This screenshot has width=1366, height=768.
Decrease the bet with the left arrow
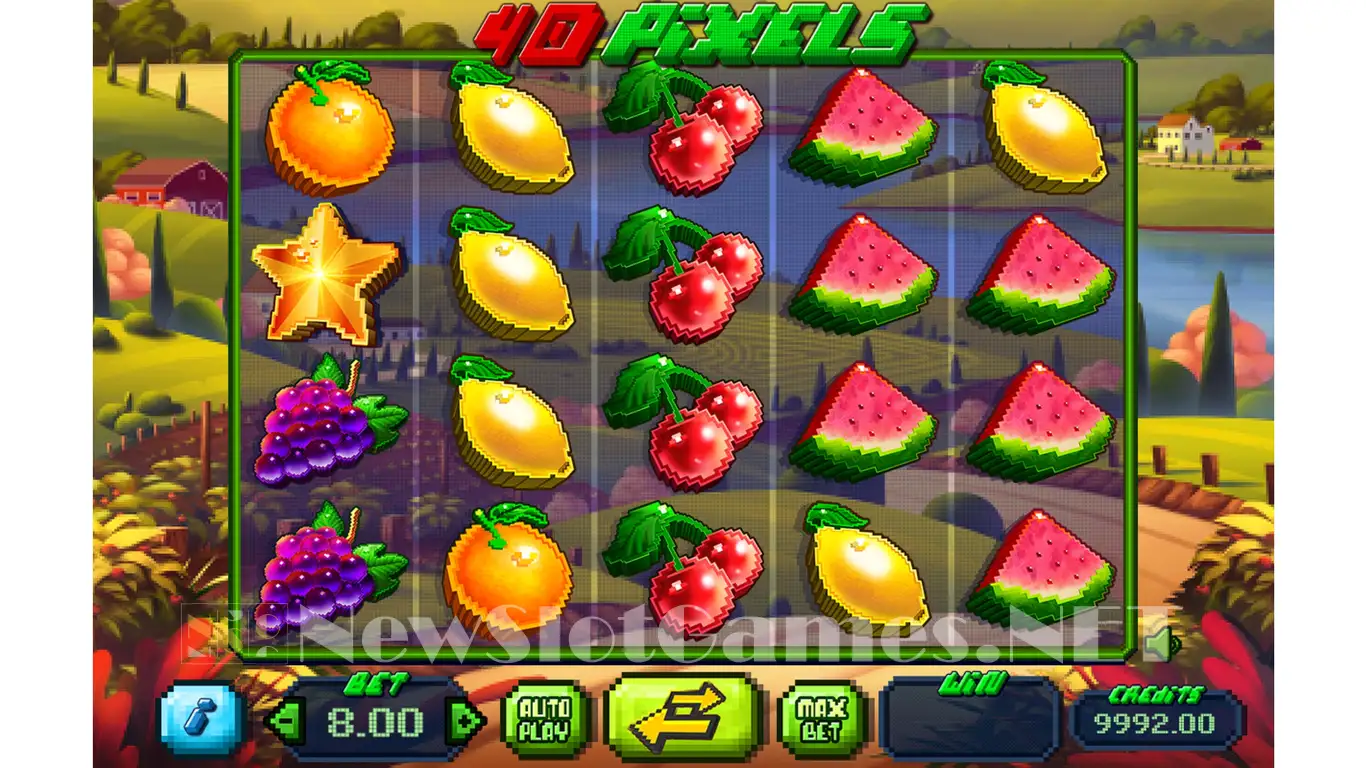tap(287, 721)
